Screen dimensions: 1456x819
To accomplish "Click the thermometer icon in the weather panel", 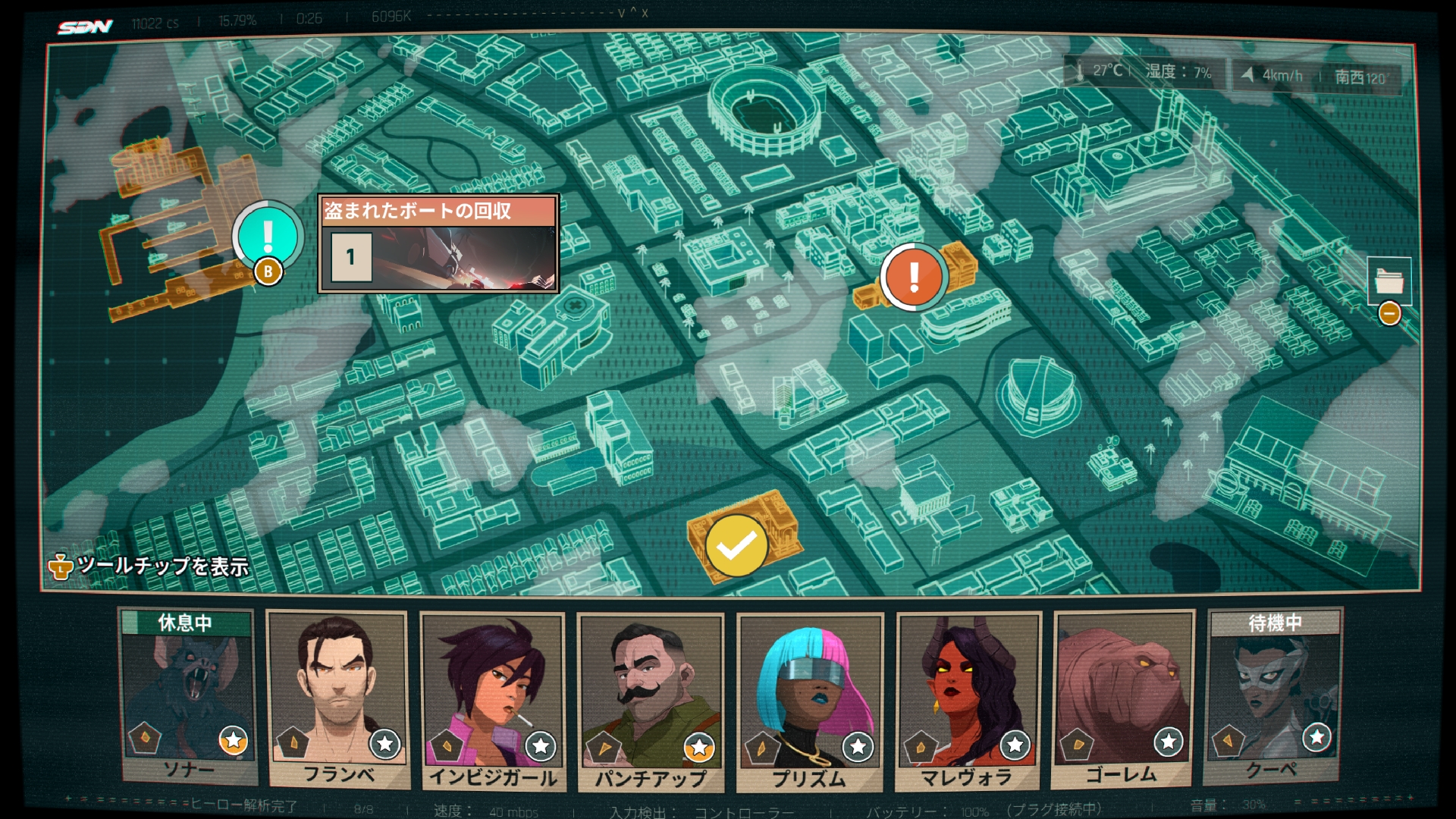I will tap(1081, 71).
